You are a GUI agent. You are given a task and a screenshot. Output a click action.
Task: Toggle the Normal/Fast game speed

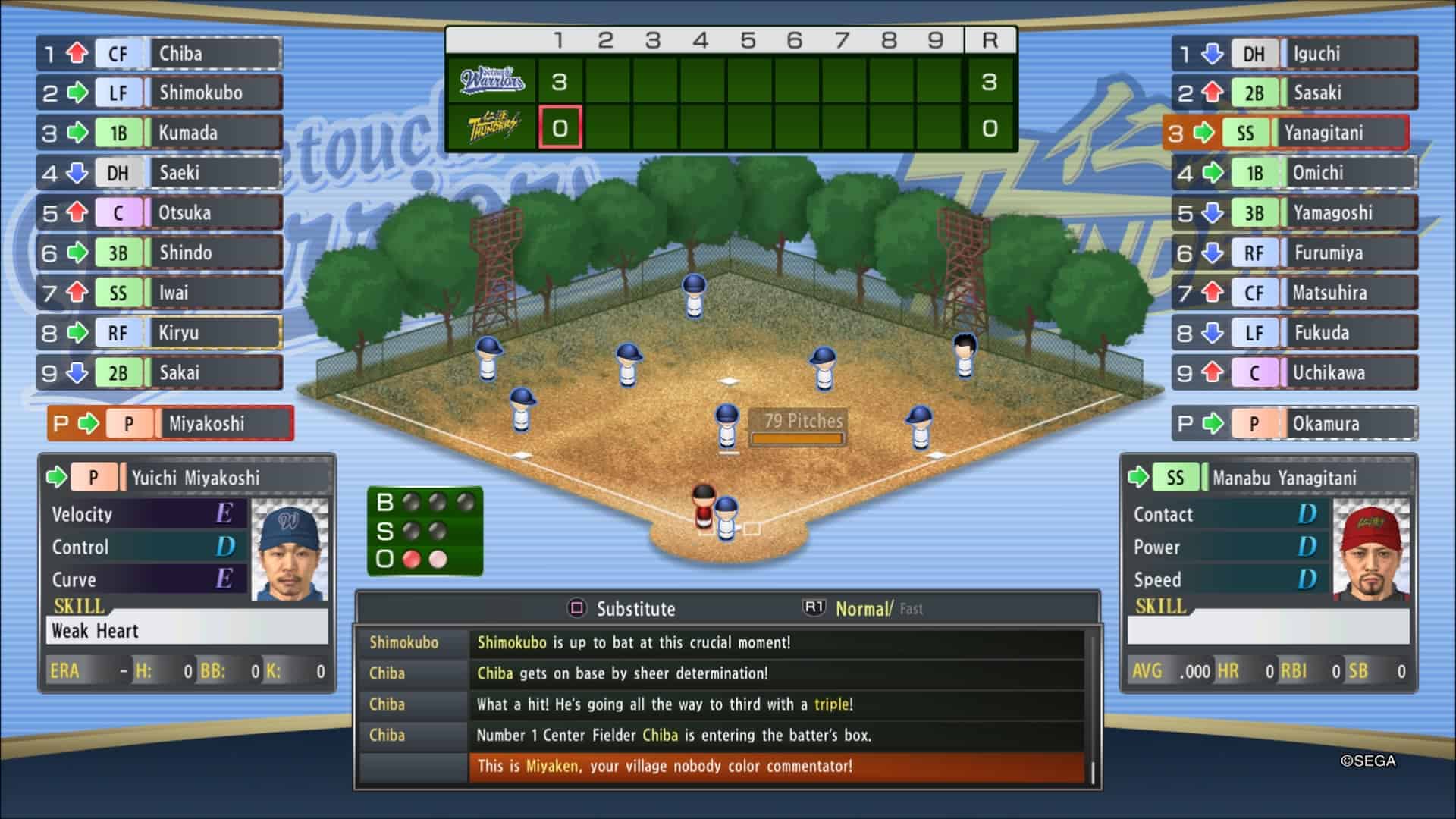[864, 609]
